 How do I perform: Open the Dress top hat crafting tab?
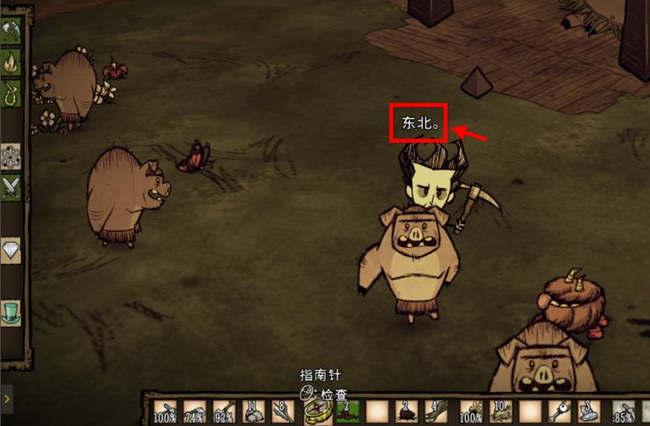(x=11, y=311)
